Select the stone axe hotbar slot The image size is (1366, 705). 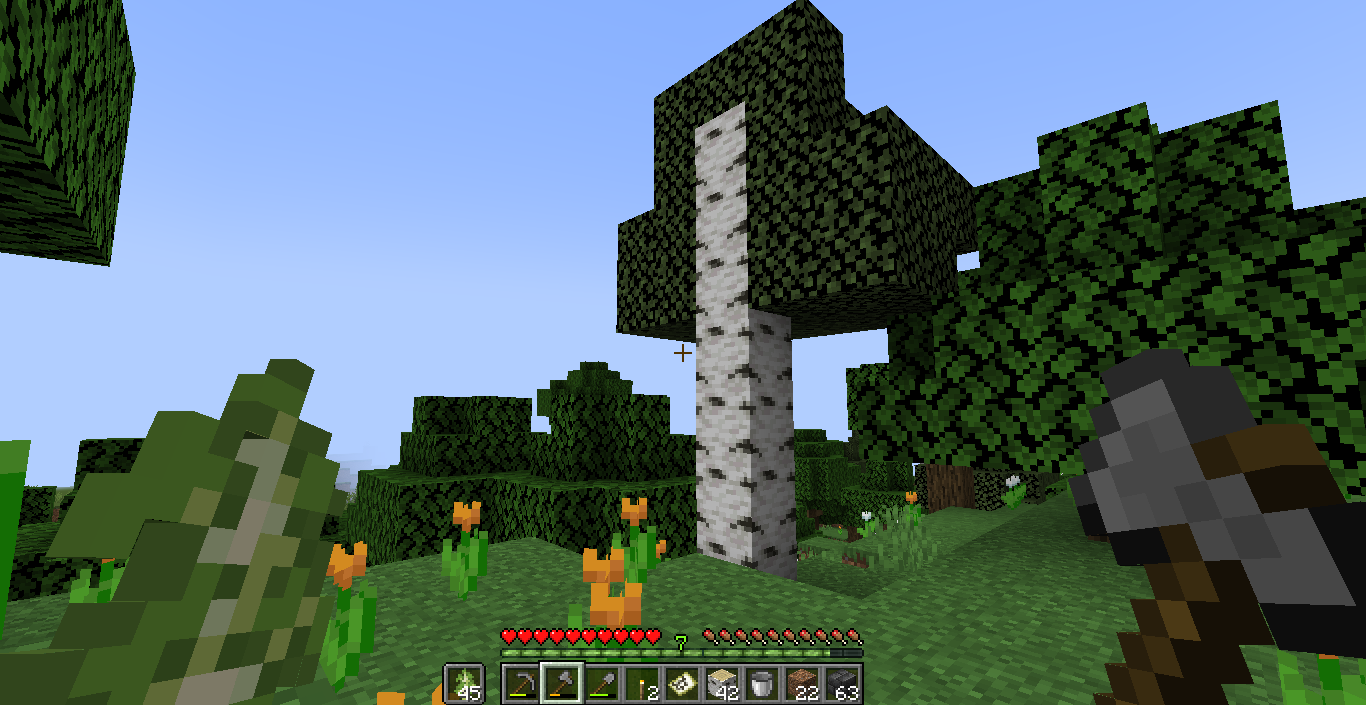(560, 684)
